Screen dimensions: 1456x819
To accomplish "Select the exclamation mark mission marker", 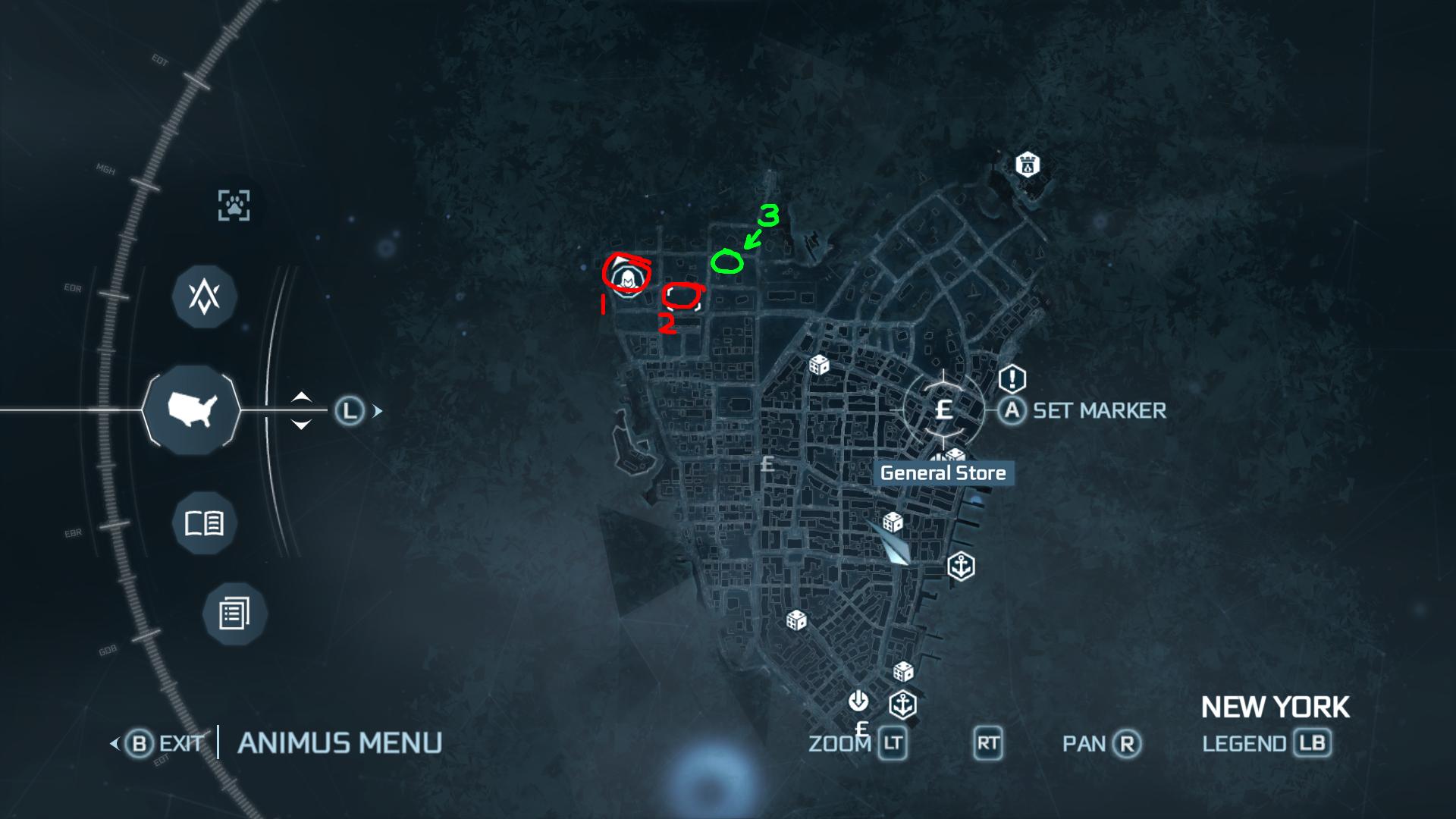I will click(x=1012, y=378).
